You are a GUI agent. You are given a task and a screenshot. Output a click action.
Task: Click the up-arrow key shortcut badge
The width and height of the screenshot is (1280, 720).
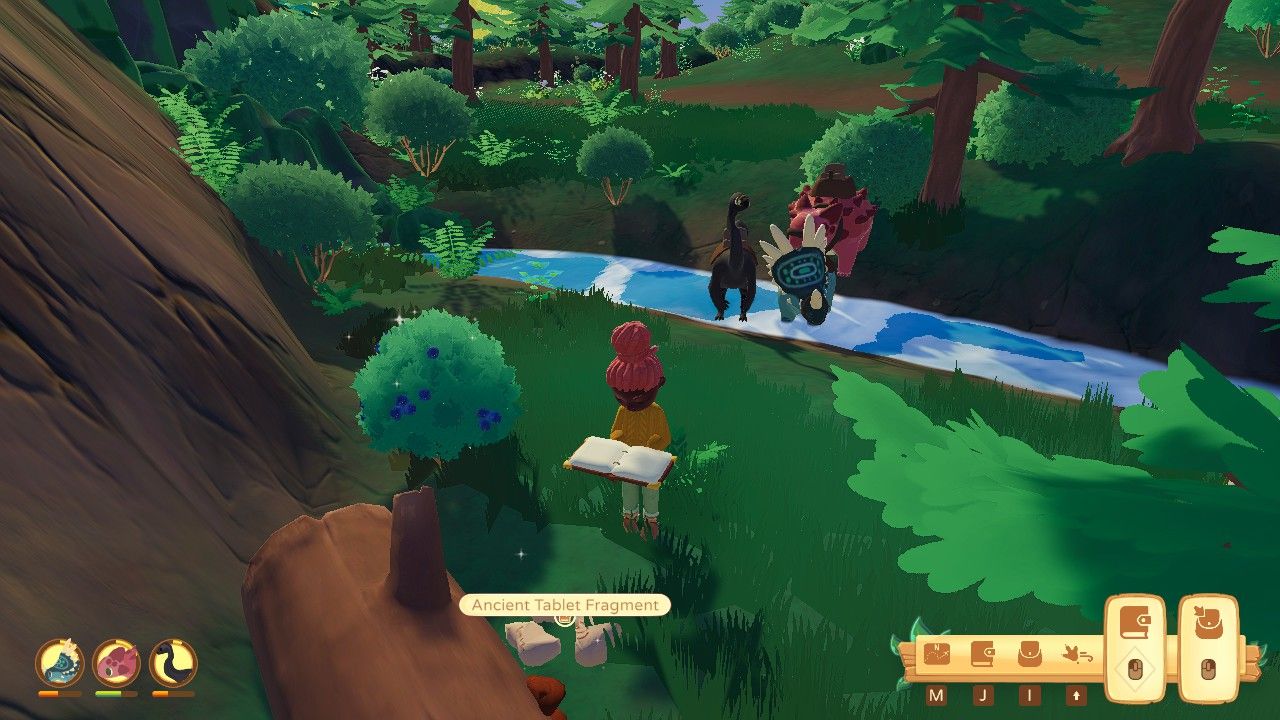(1076, 694)
